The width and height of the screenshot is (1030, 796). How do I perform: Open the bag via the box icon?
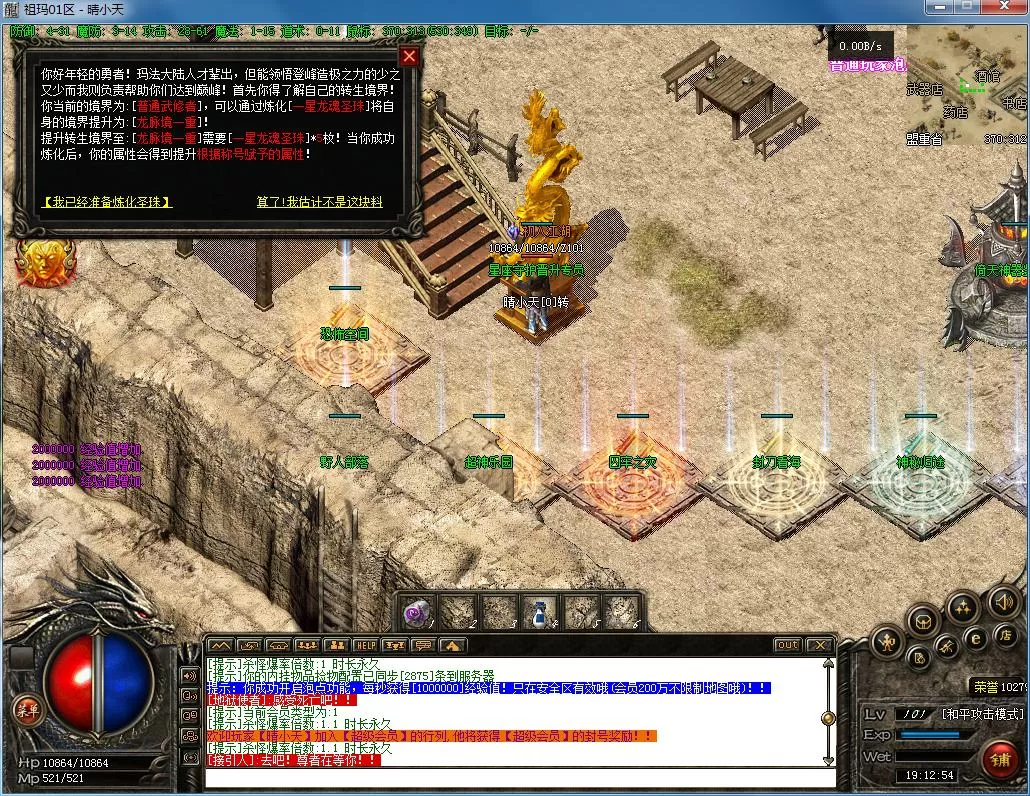pyautogui.click(x=922, y=621)
